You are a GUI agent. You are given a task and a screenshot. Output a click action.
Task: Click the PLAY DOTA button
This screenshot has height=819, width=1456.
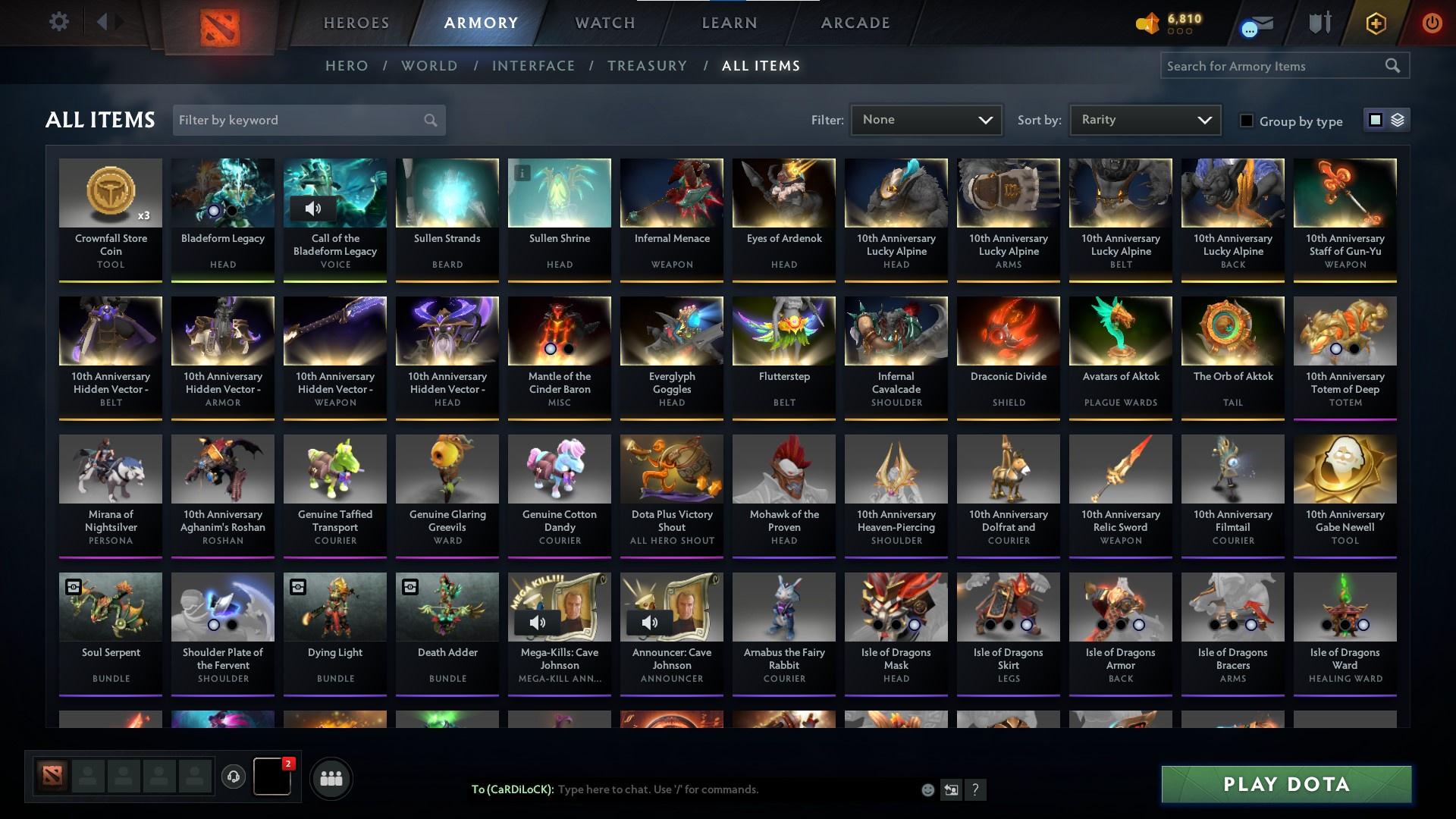1285,785
